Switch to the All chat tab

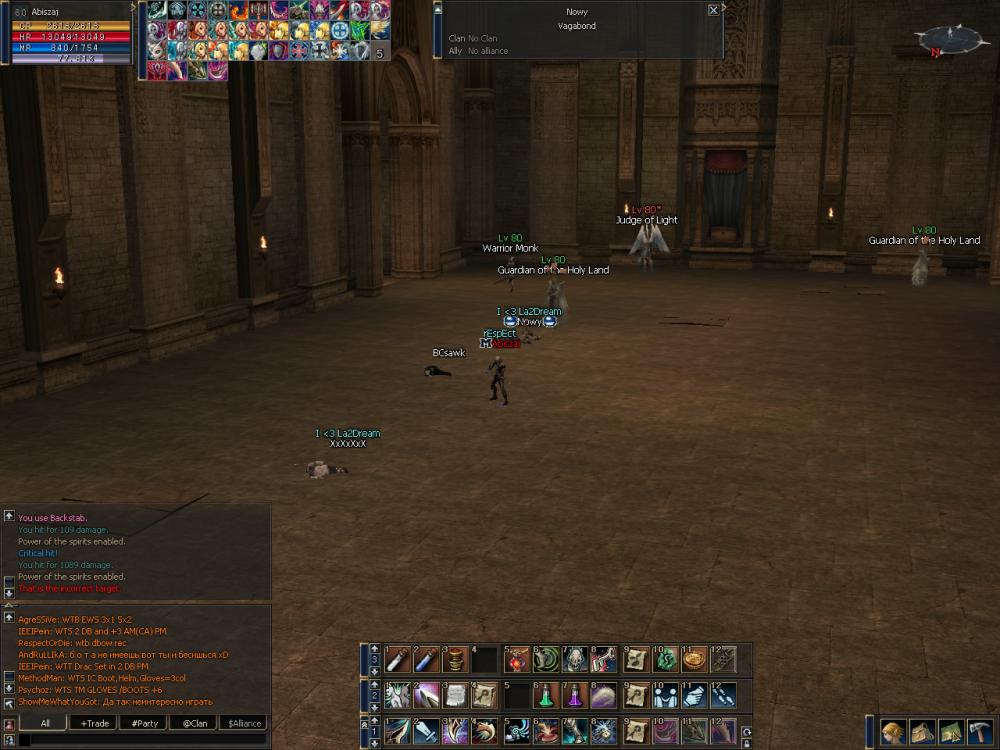(x=45, y=723)
